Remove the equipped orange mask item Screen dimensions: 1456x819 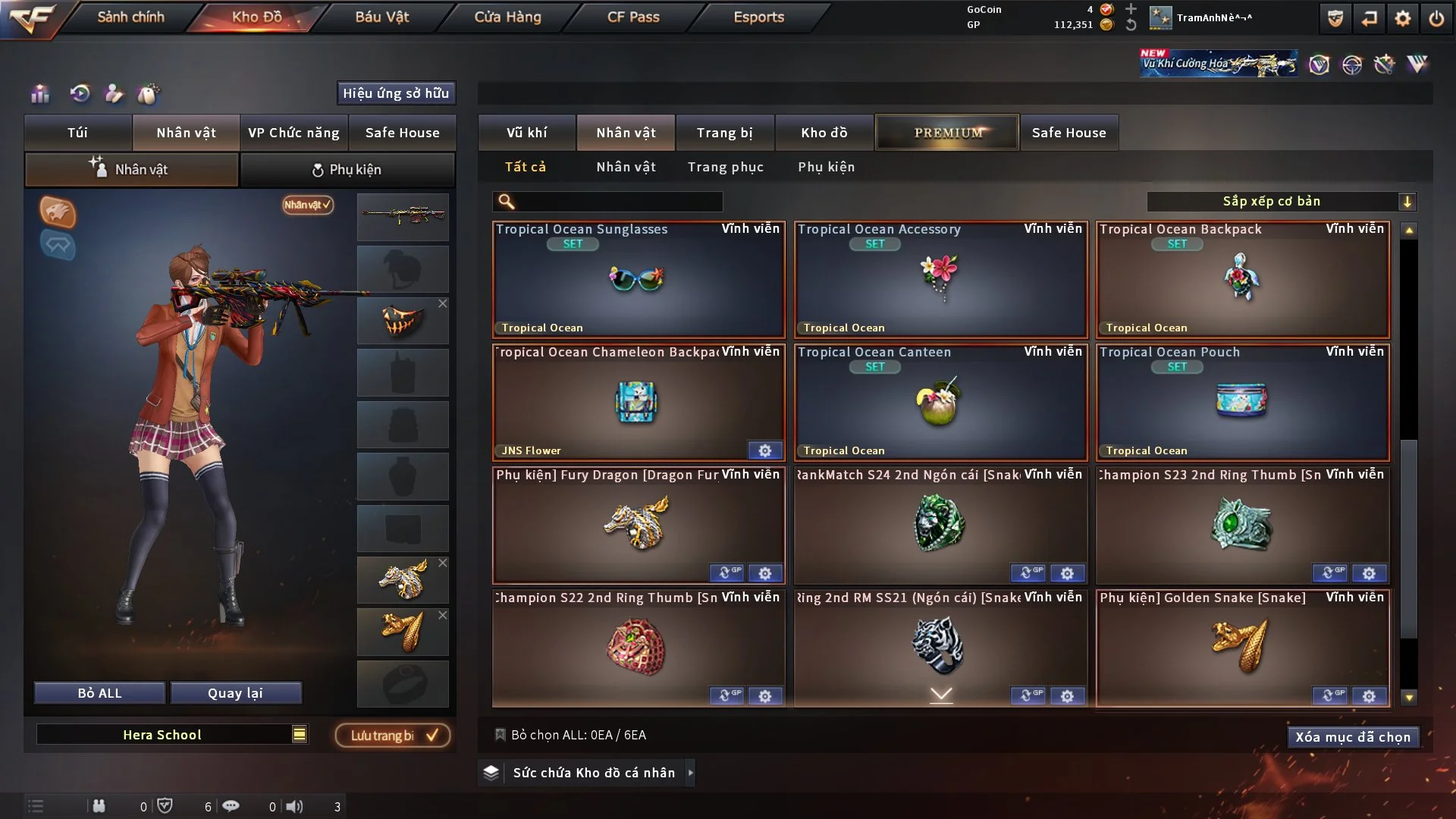tap(443, 303)
